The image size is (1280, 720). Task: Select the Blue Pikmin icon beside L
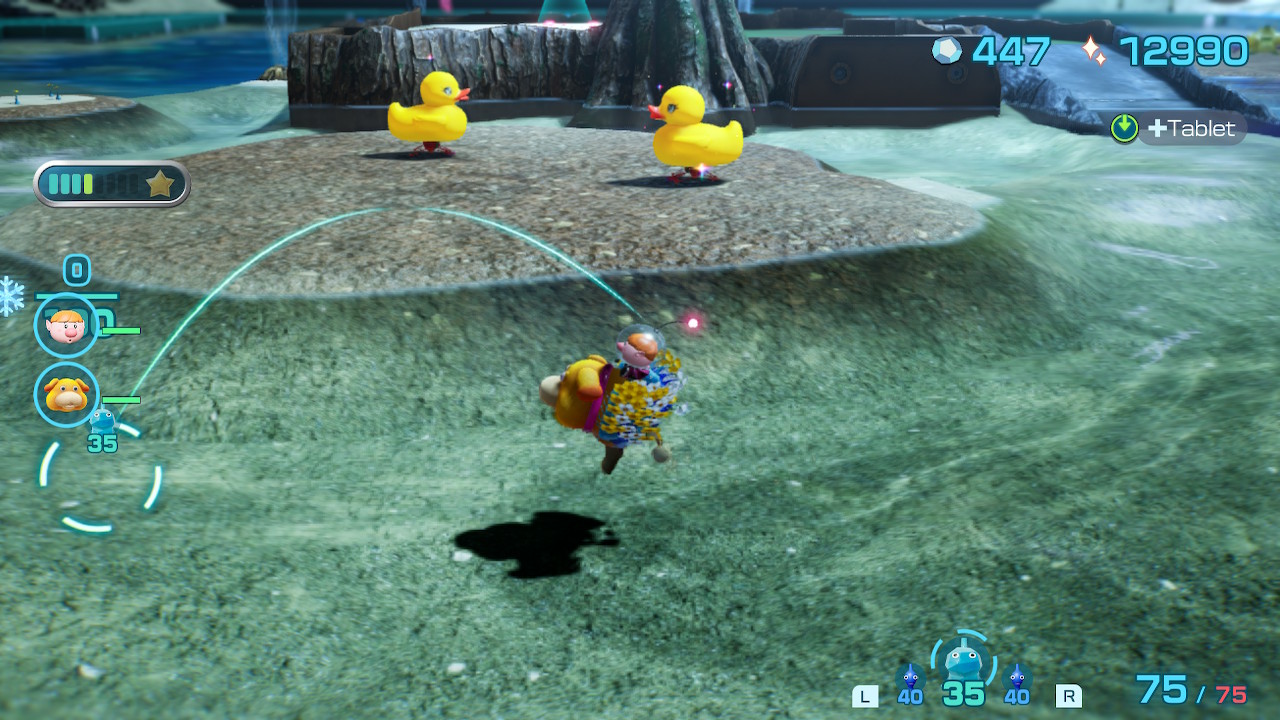pos(910,677)
